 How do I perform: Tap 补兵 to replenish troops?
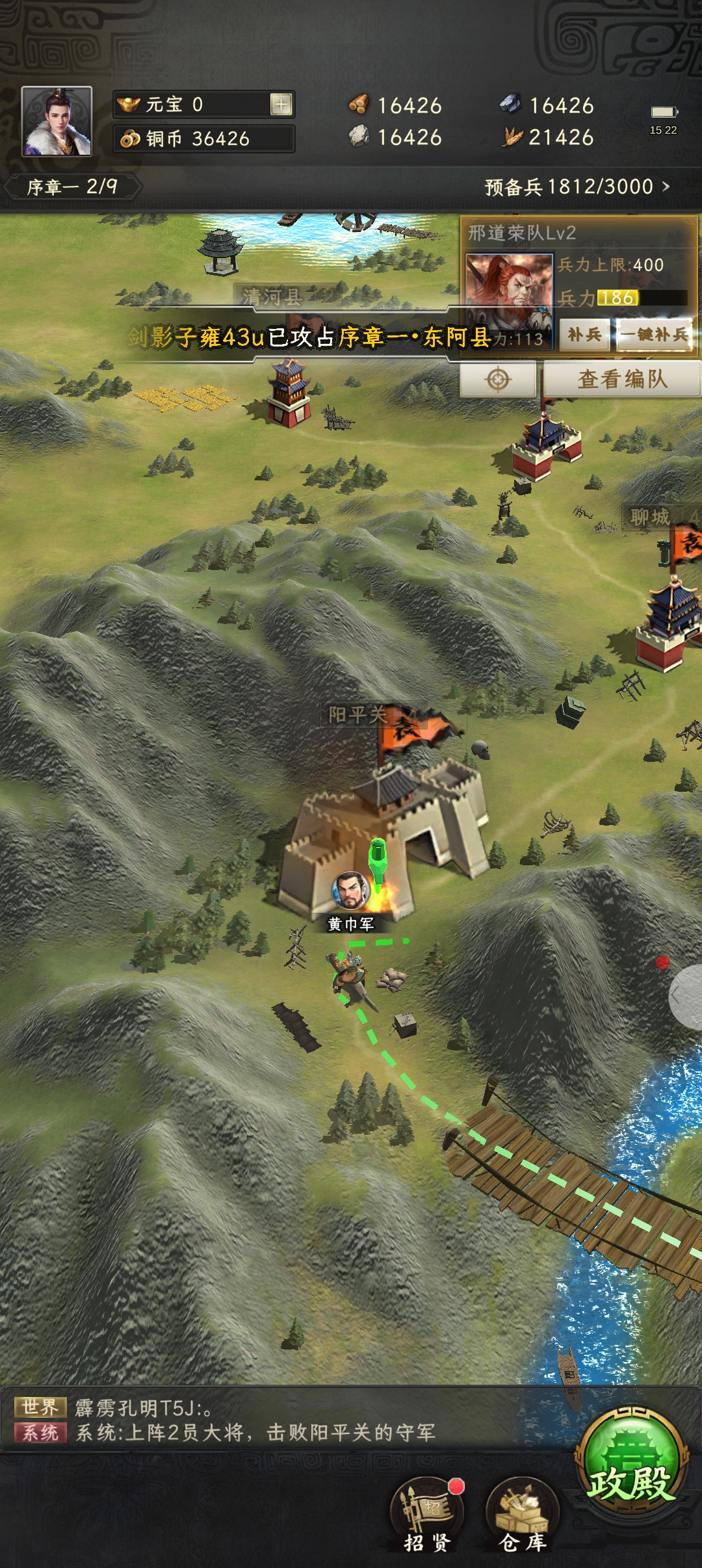click(584, 335)
